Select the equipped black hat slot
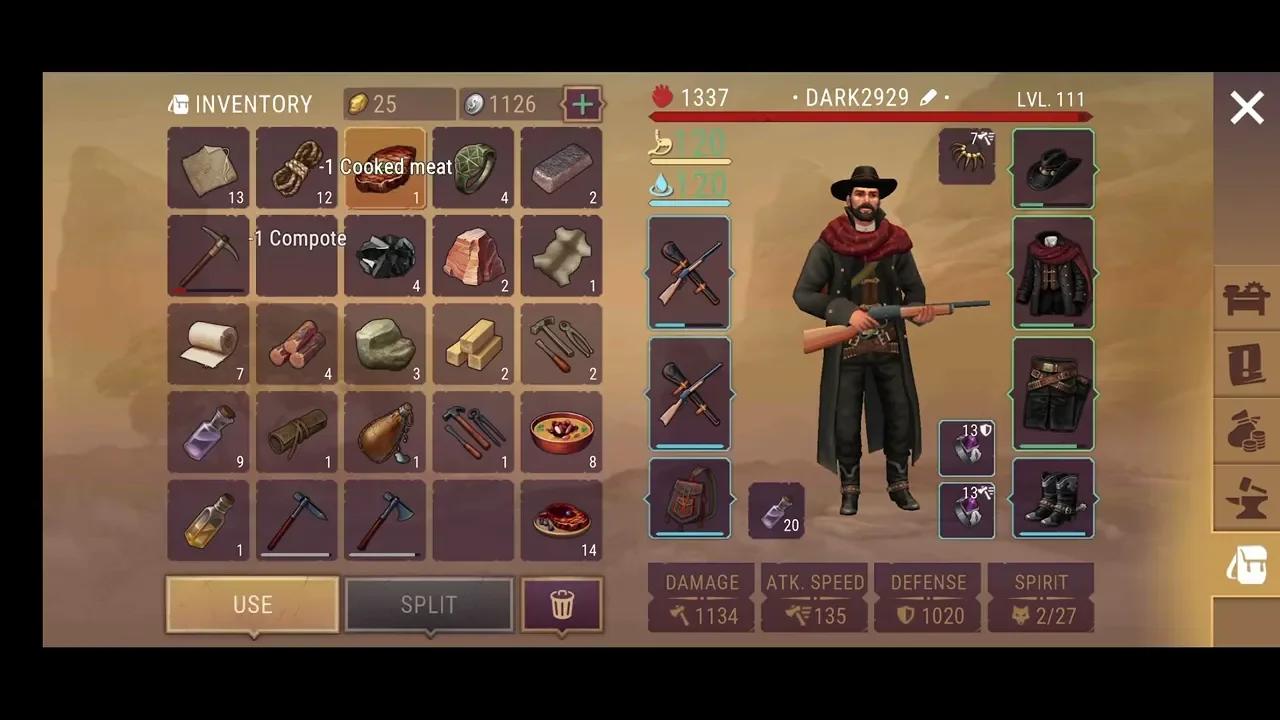 (1053, 168)
